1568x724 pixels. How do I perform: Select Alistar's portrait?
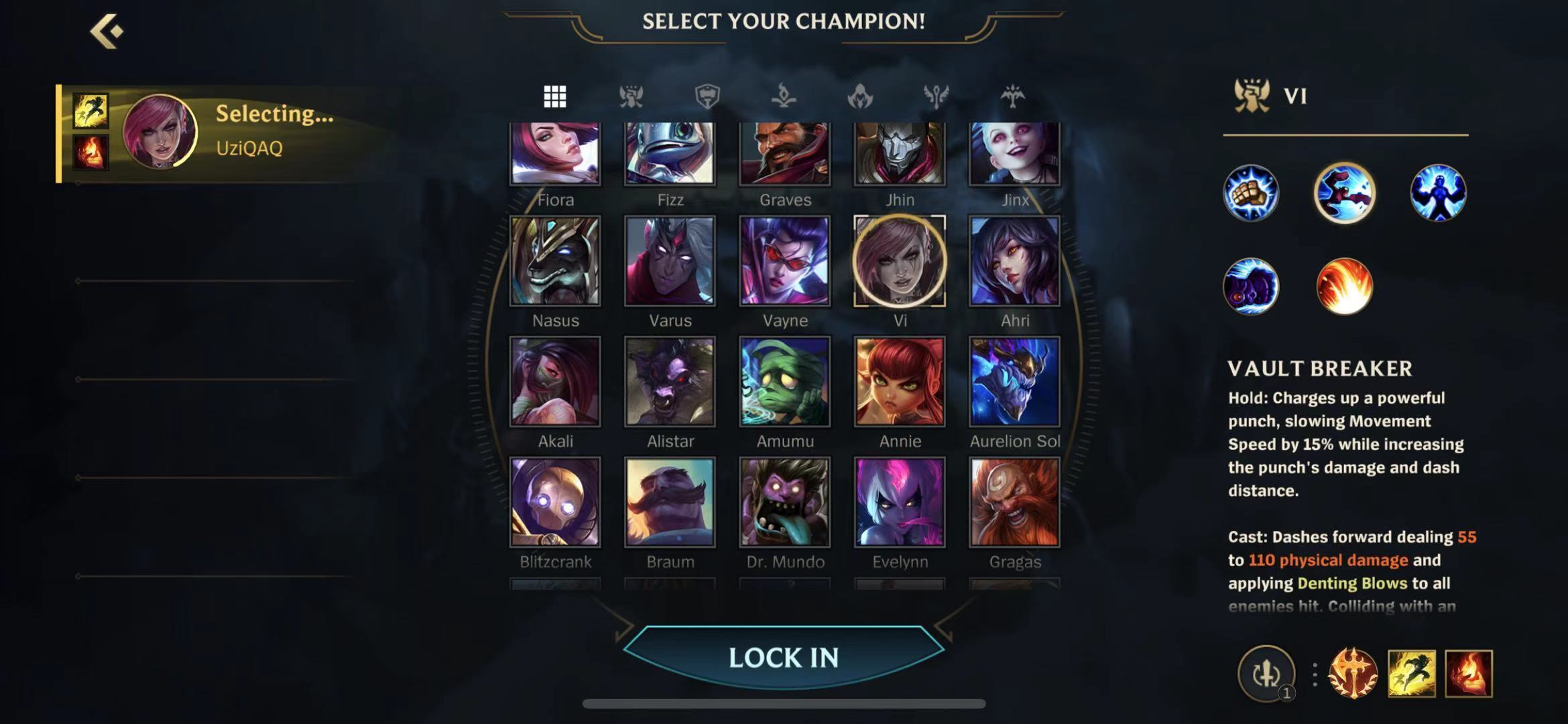click(x=670, y=381)
